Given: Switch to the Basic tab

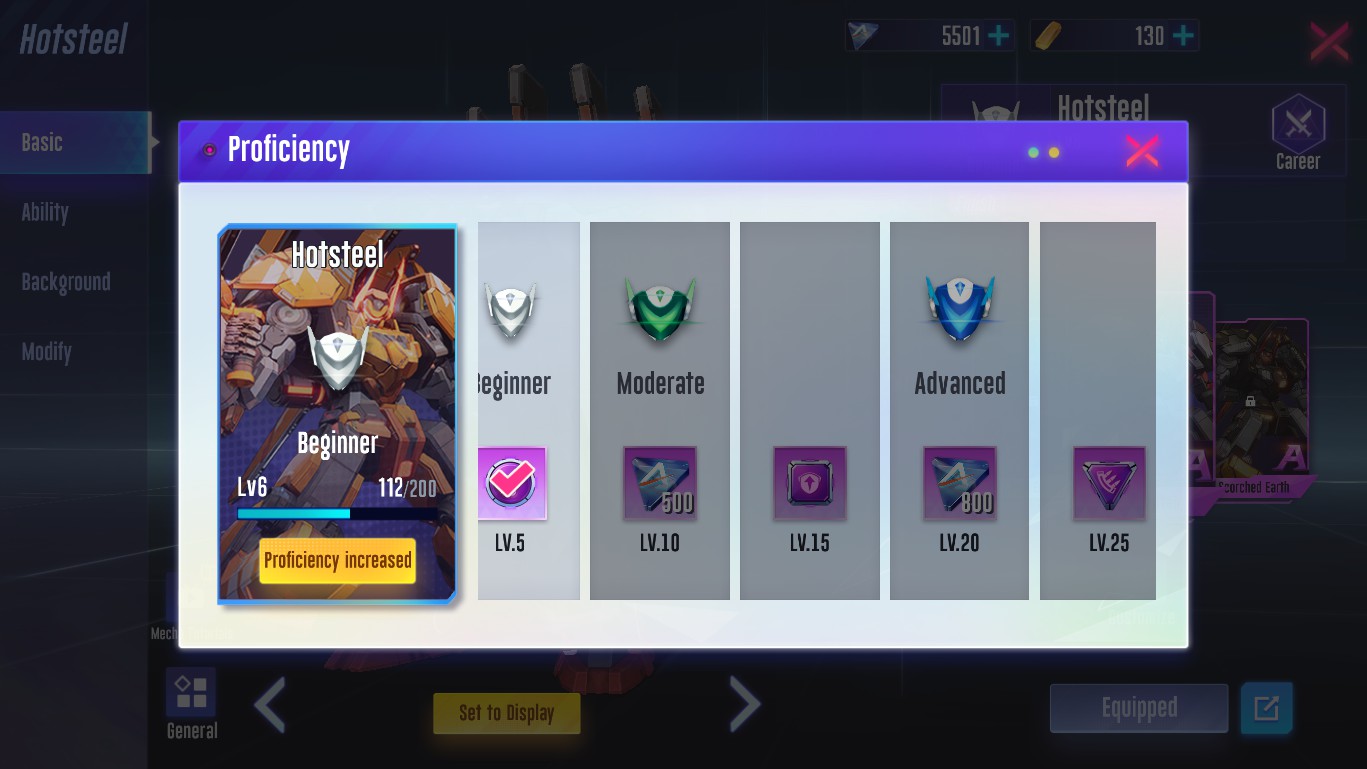Looking at the screenshot, I should point(43,143).
